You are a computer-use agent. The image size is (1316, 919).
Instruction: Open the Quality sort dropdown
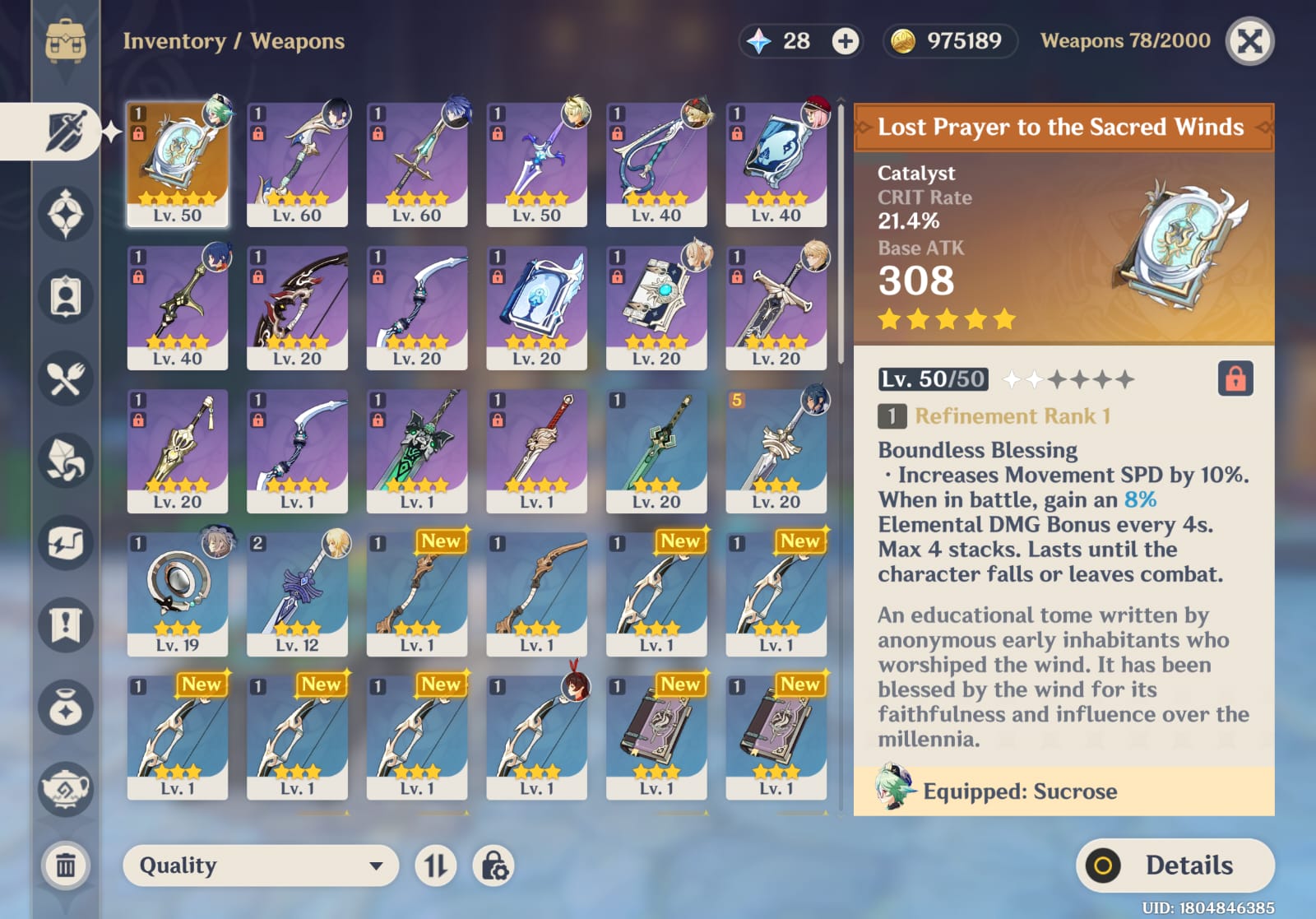[260, 866]
